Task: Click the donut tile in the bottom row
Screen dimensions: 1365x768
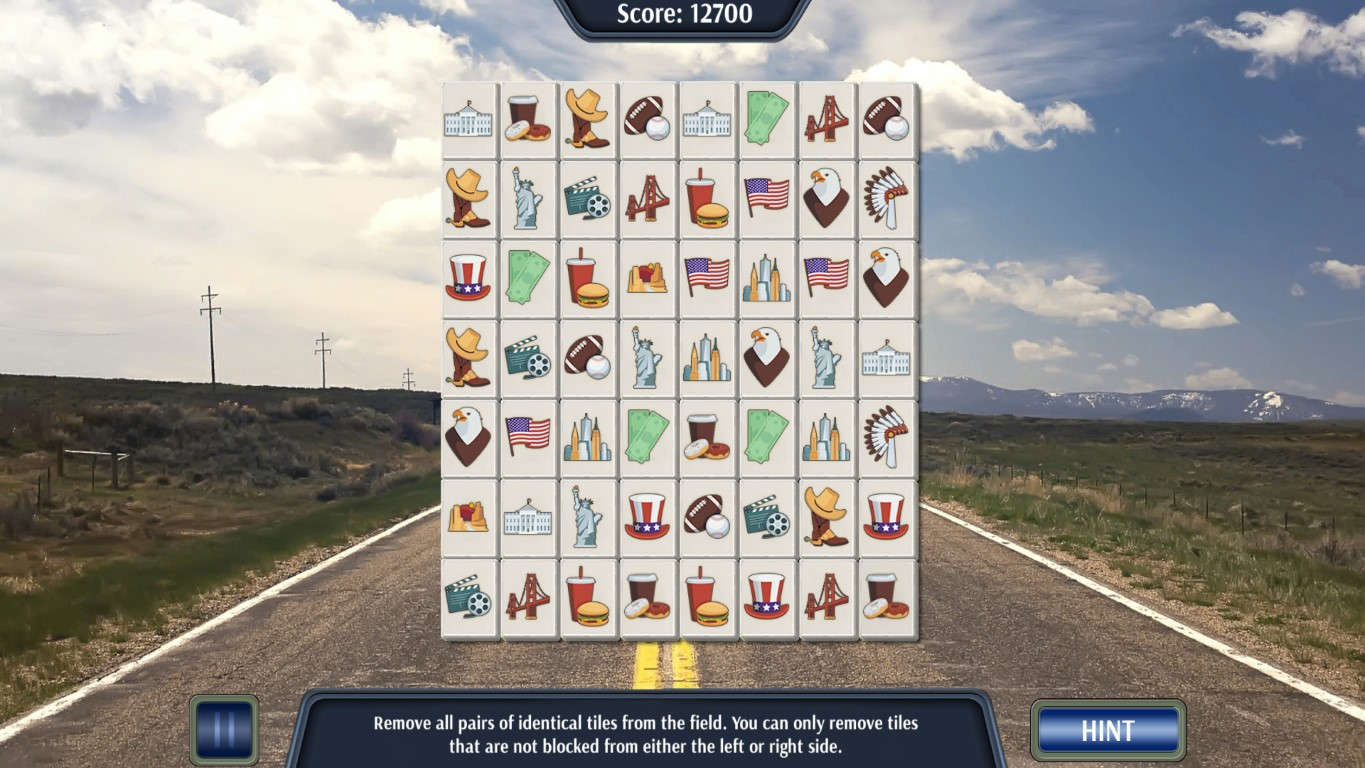Action: click(645, 598)
